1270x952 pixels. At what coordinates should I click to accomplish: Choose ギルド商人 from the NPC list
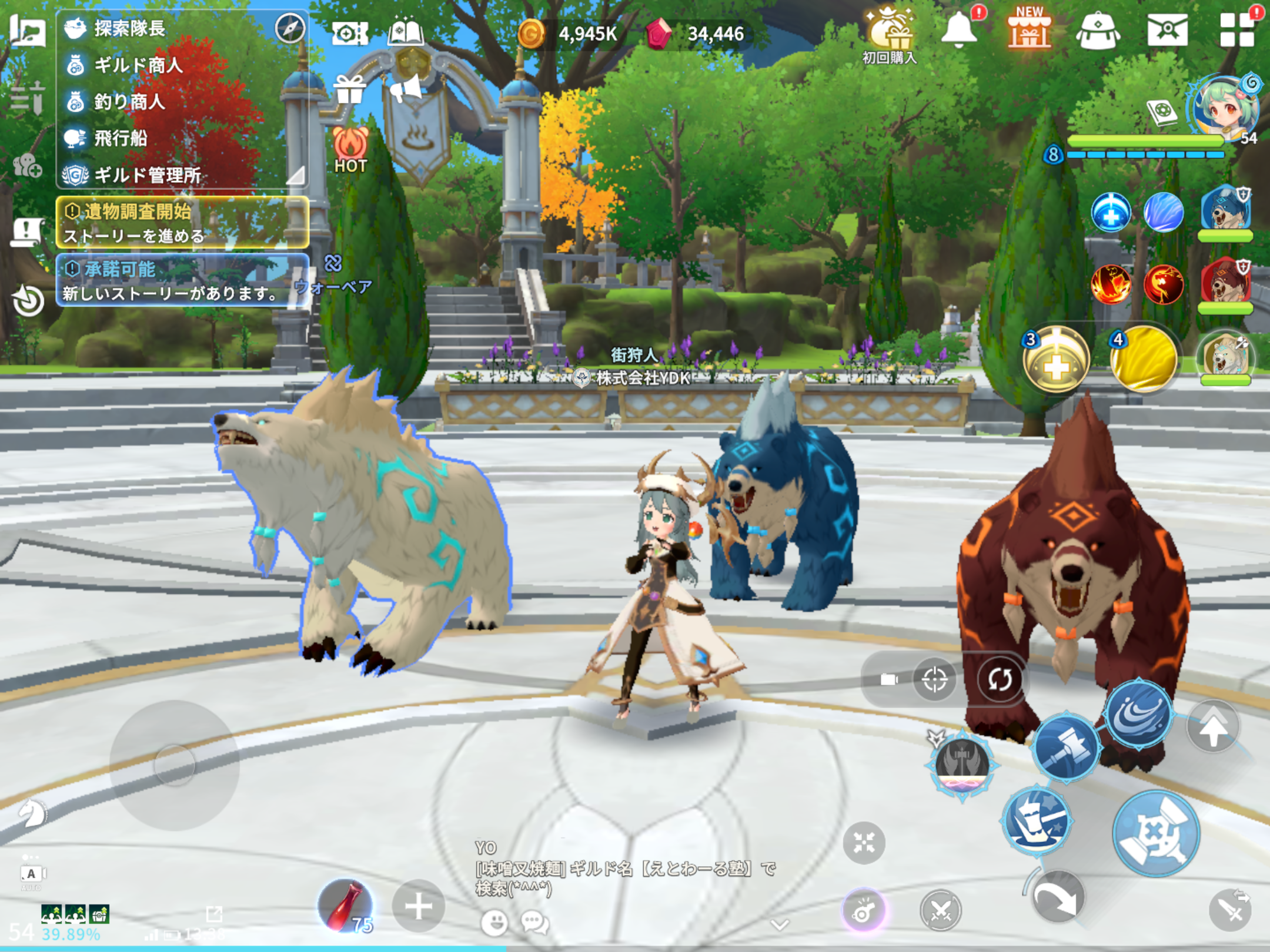[x=138, y=65]
